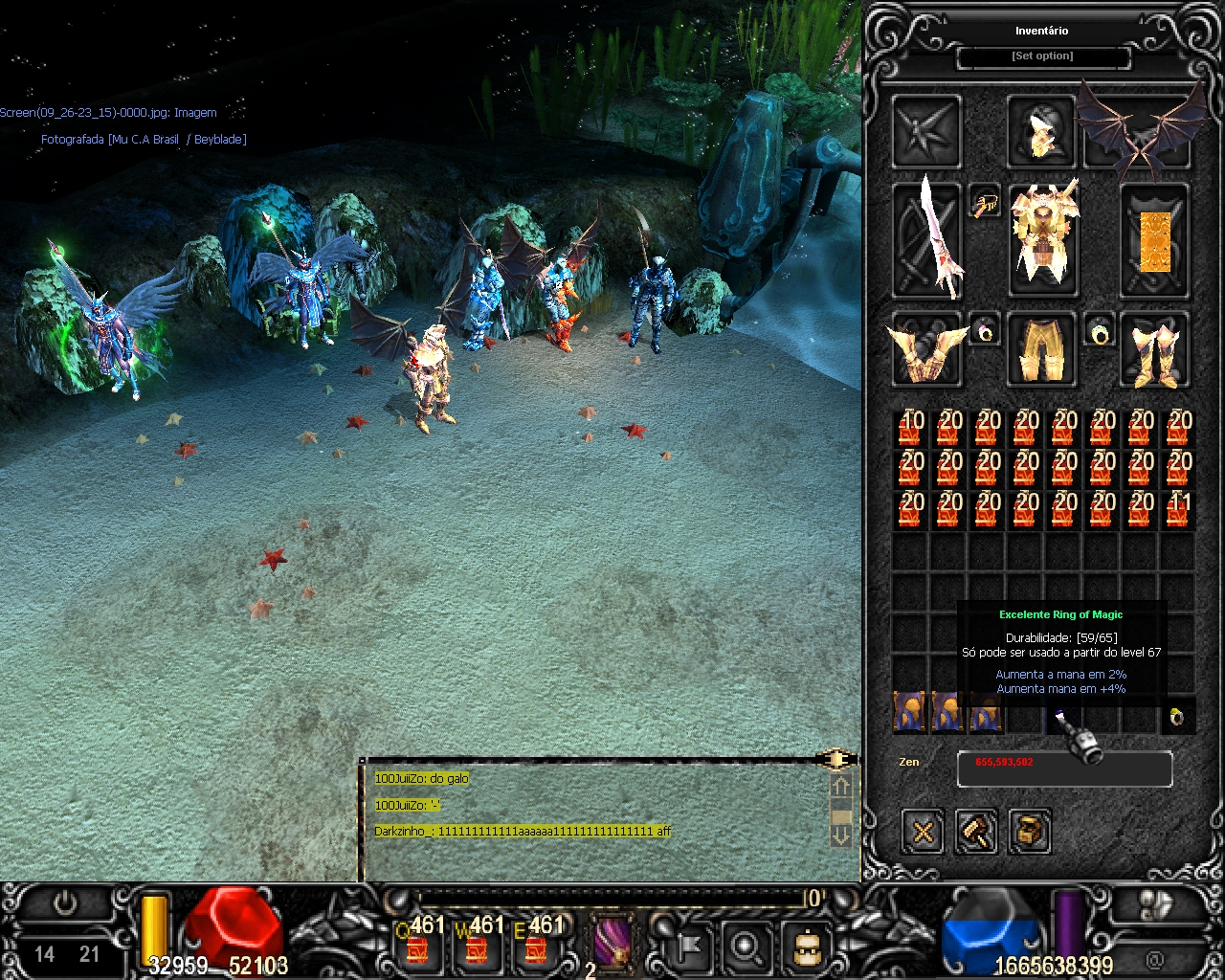Screen dimensions: 1225x980
Task: Click the hammer repair button
Action: (x=976, y=831)
